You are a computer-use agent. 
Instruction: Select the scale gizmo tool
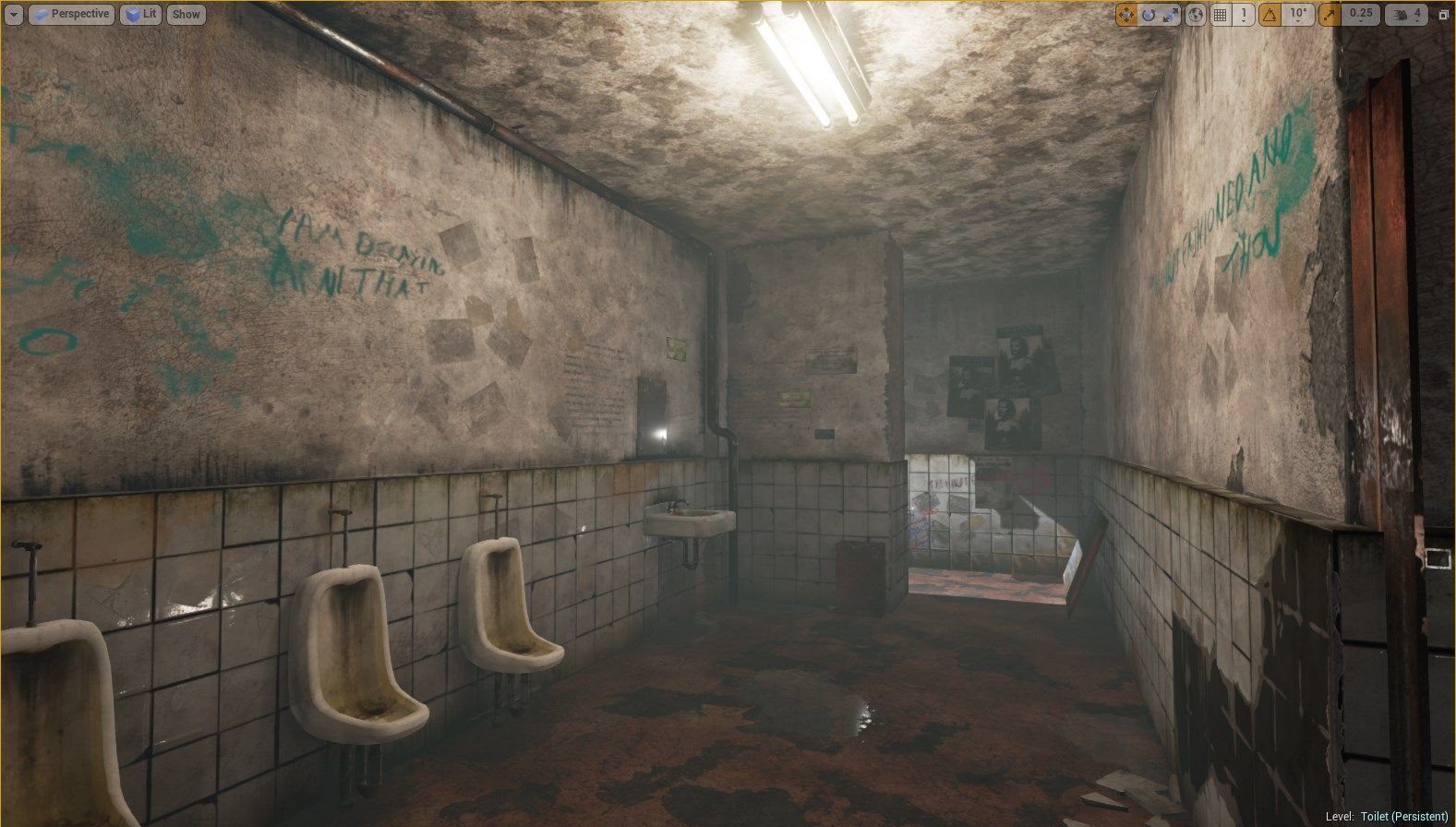(x=1171, y=15)
